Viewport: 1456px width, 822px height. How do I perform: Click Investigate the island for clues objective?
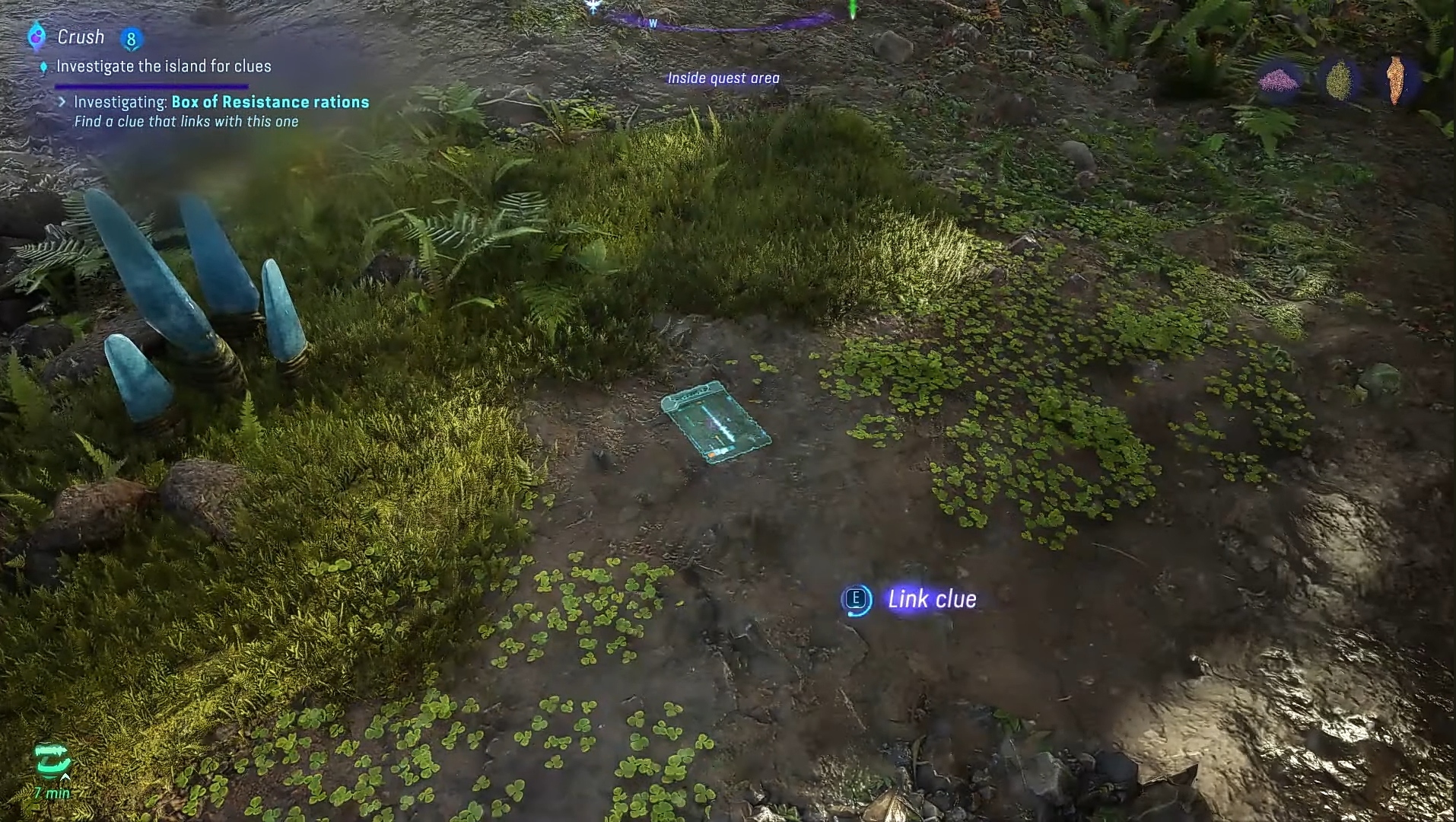[x=164, y=66]
